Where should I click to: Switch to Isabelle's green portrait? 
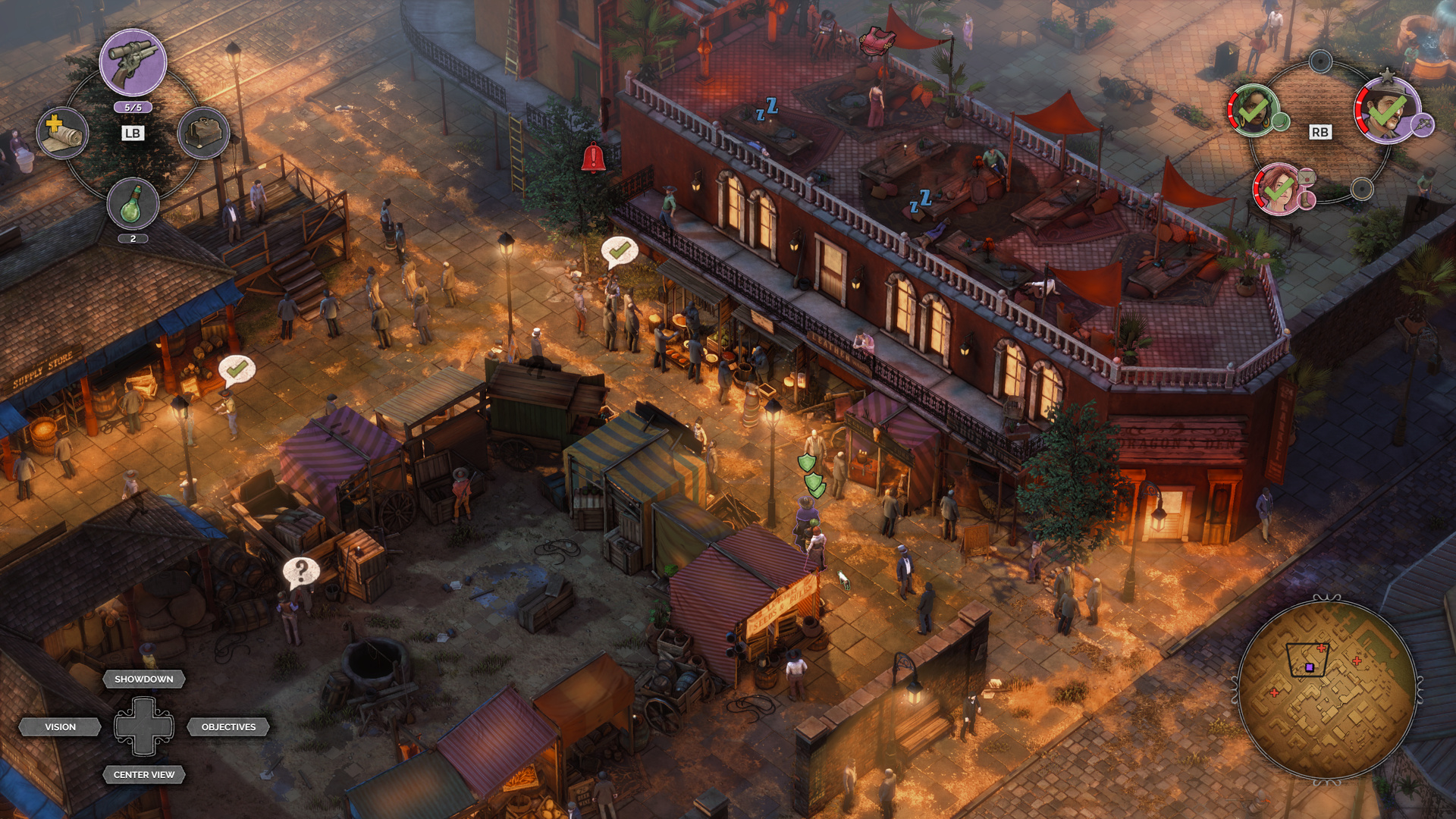(1253, 110)
